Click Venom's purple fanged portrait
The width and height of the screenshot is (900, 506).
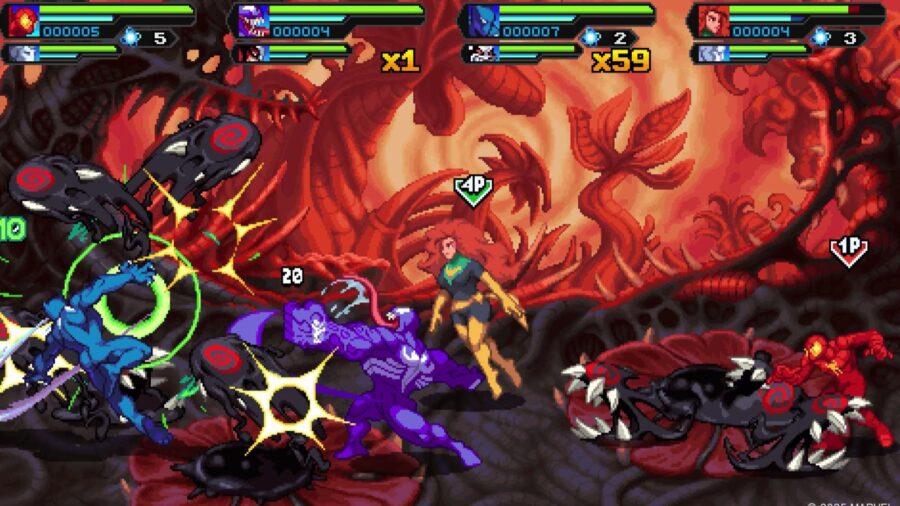[251, 21]
